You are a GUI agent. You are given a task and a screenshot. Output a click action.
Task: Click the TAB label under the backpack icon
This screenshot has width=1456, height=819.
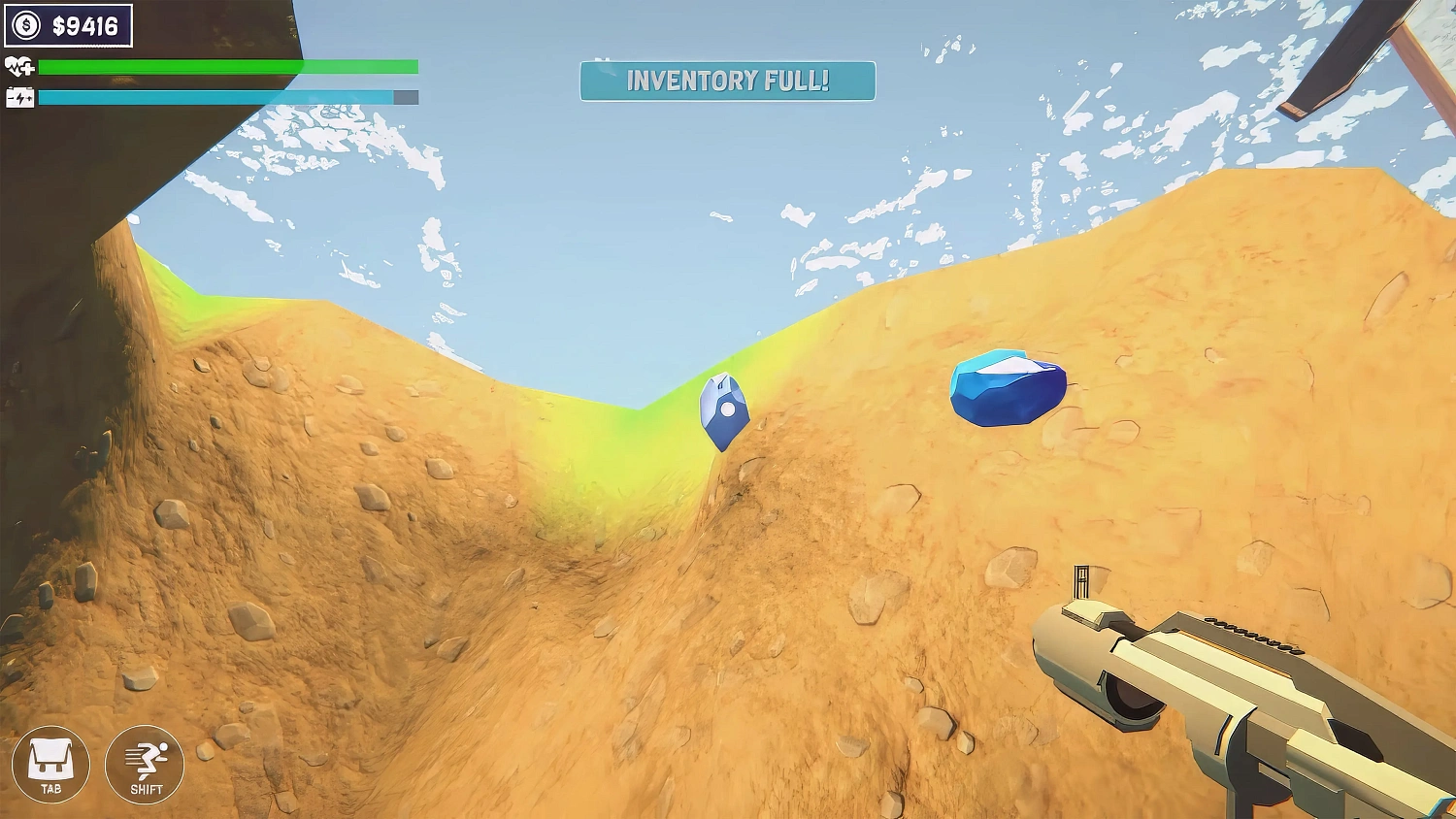[53, 787]
